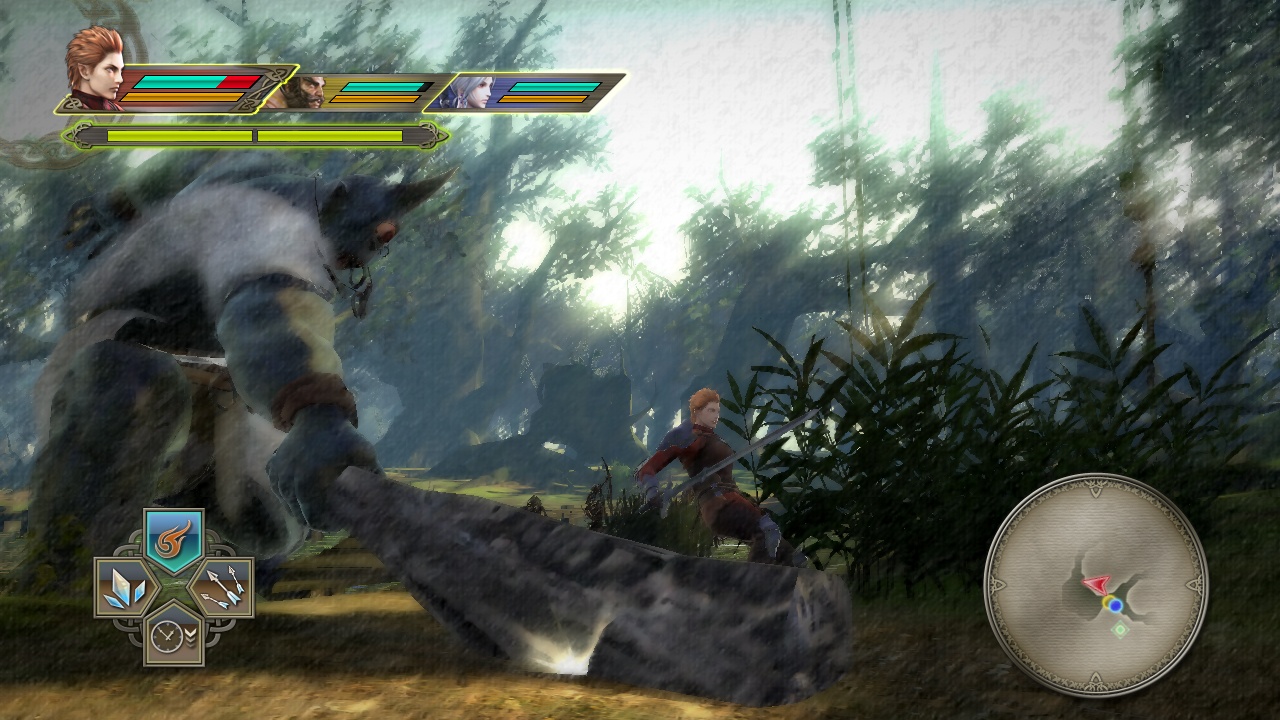Use the twin arrows ranged skill icon
Screen dimensions: 1280x720
(x=221, y=587)
